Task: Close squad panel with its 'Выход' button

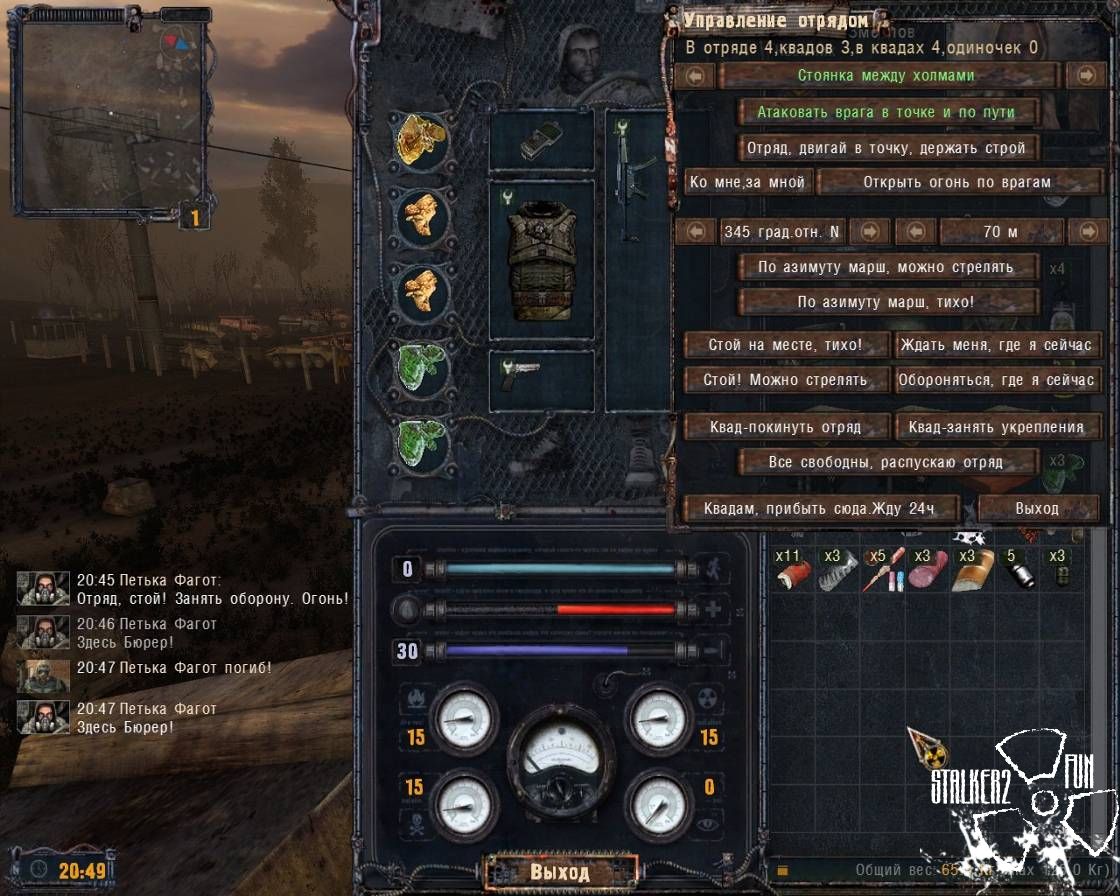Action: (x=1037, y=508)
